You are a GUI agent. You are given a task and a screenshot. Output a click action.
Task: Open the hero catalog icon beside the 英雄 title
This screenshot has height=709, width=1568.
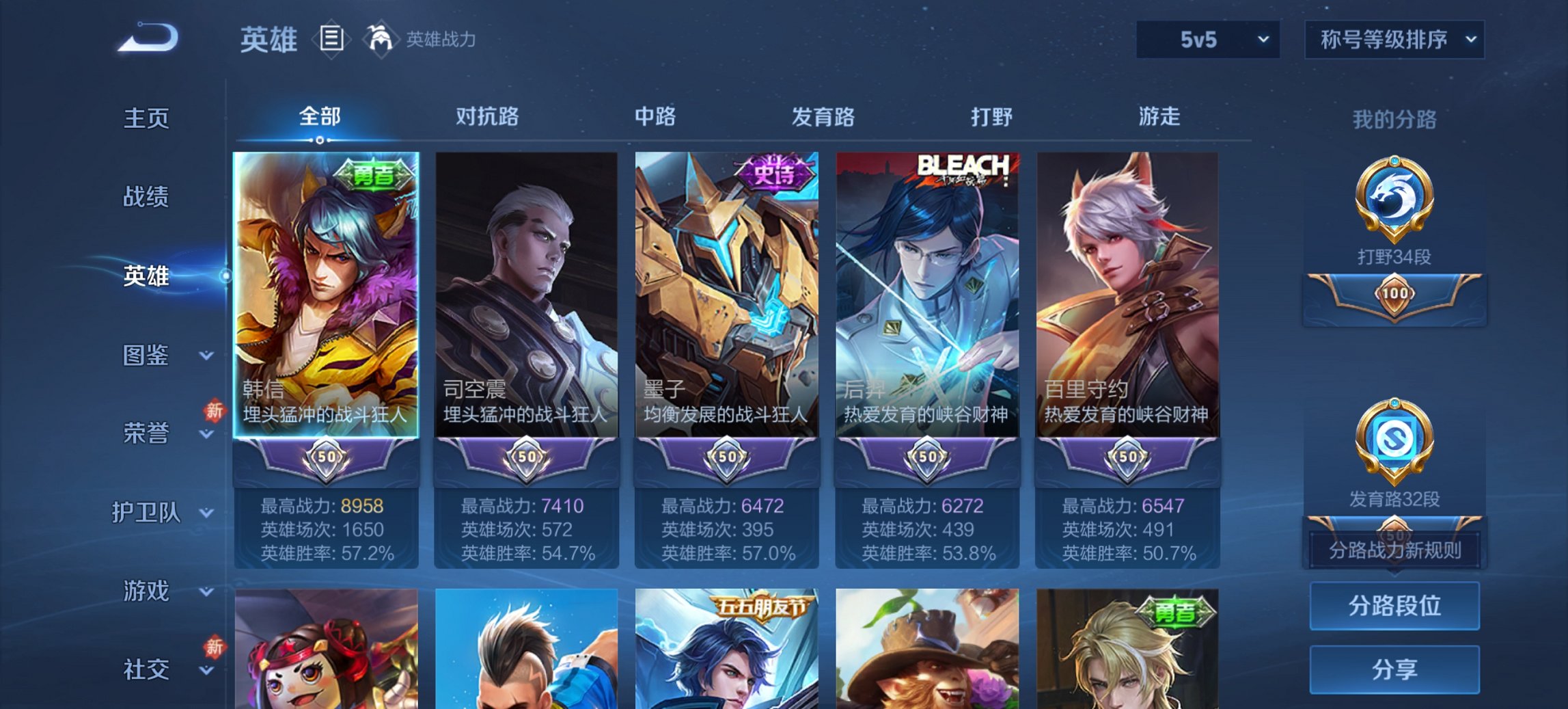333,40
